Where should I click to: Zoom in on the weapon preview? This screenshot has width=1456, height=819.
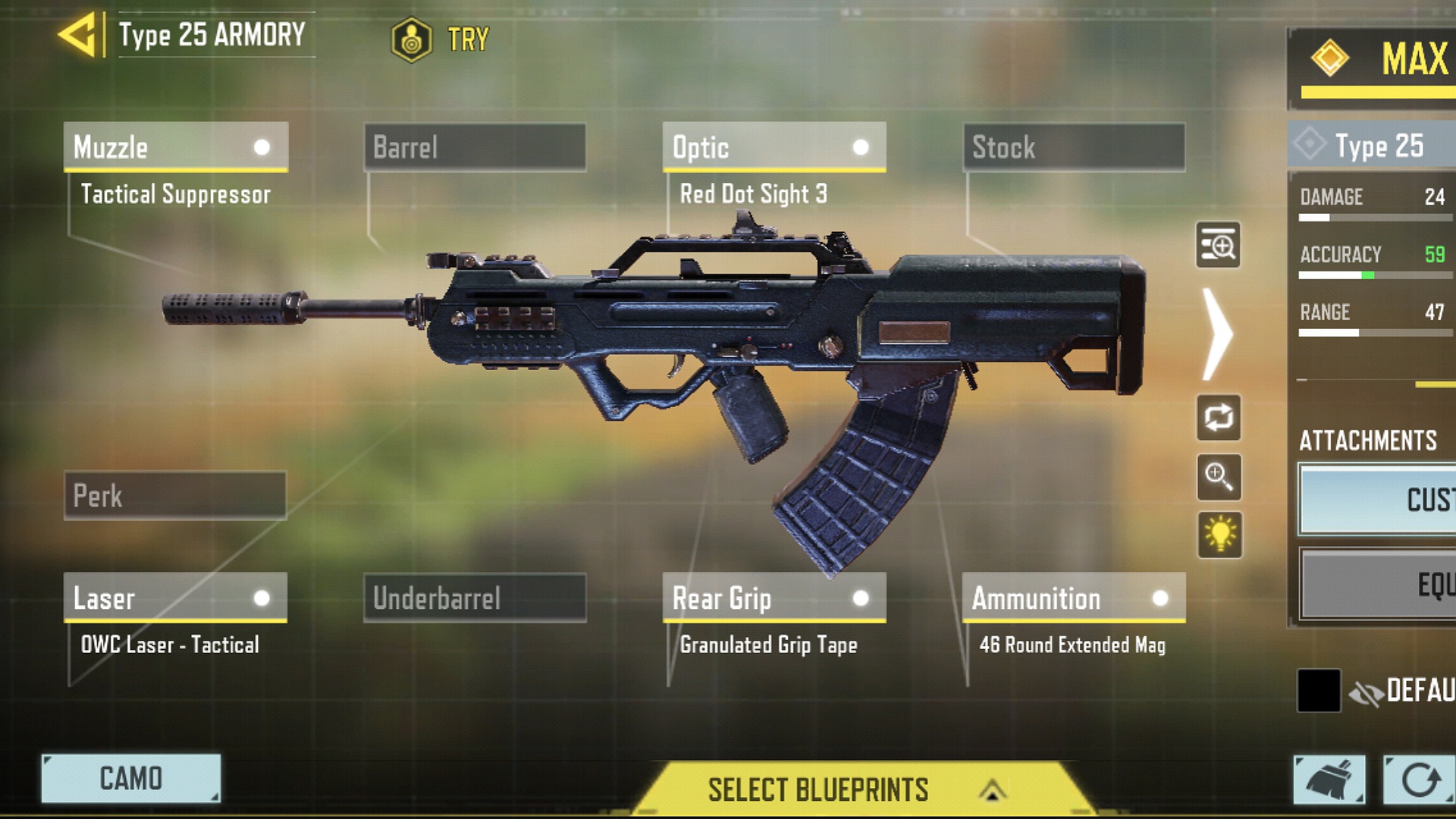(x=1218, y=477)
